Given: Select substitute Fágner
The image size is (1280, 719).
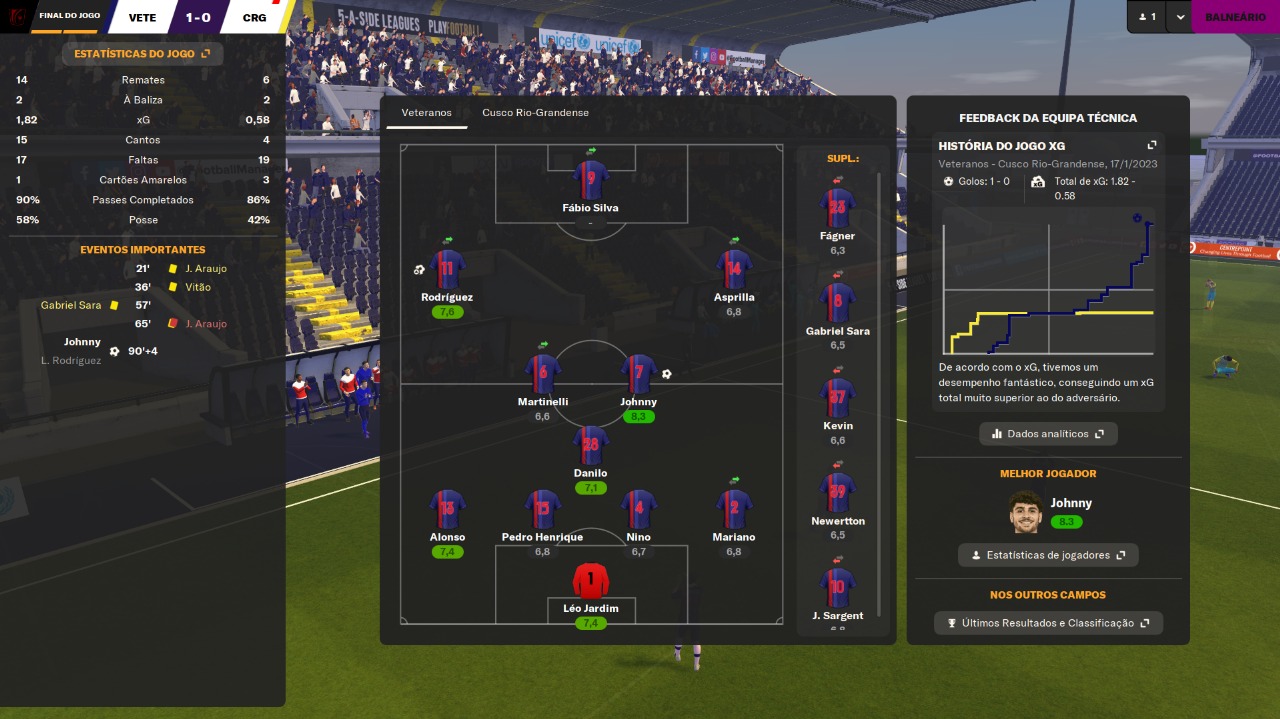Looking at the screenshot, I should point(837,208).
